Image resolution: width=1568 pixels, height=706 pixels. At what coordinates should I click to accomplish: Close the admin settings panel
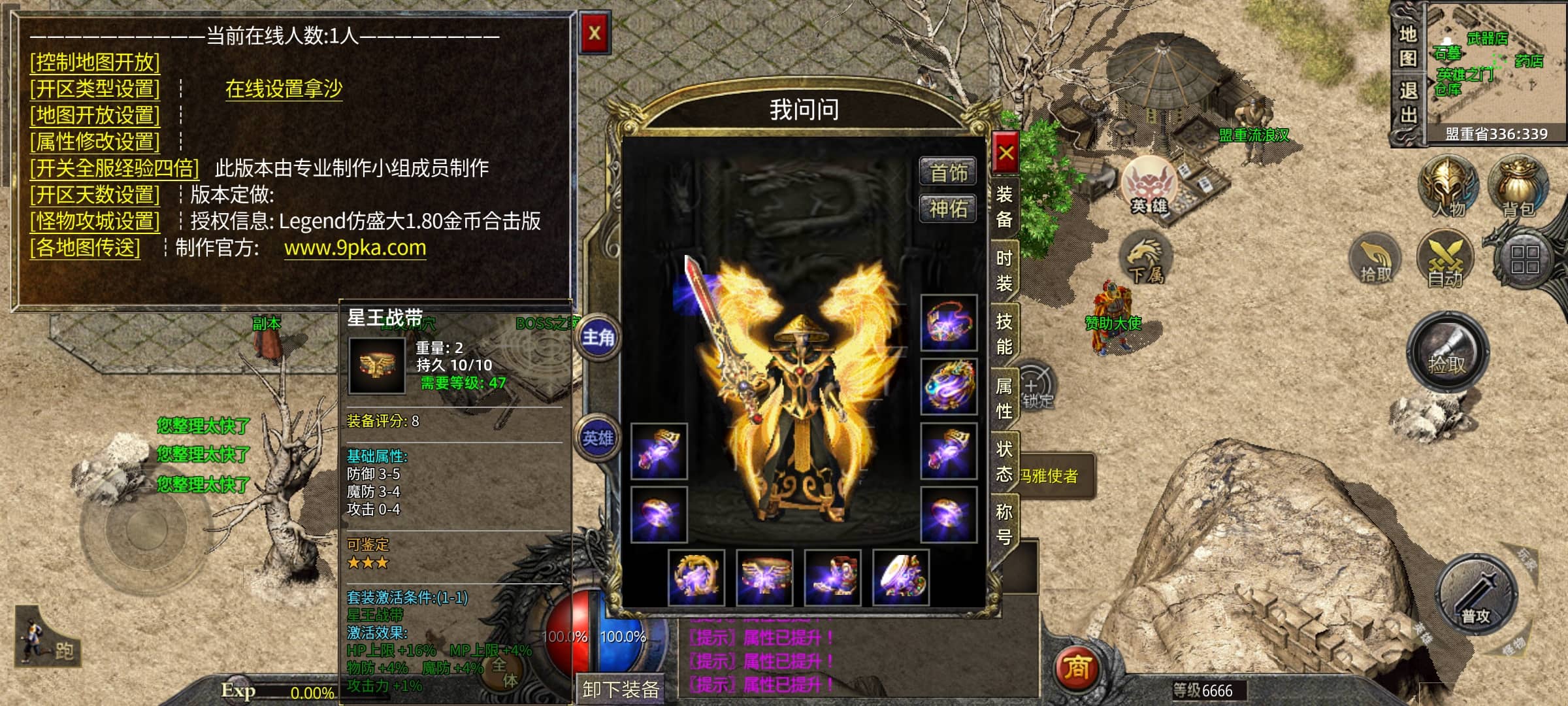point(594,33)
